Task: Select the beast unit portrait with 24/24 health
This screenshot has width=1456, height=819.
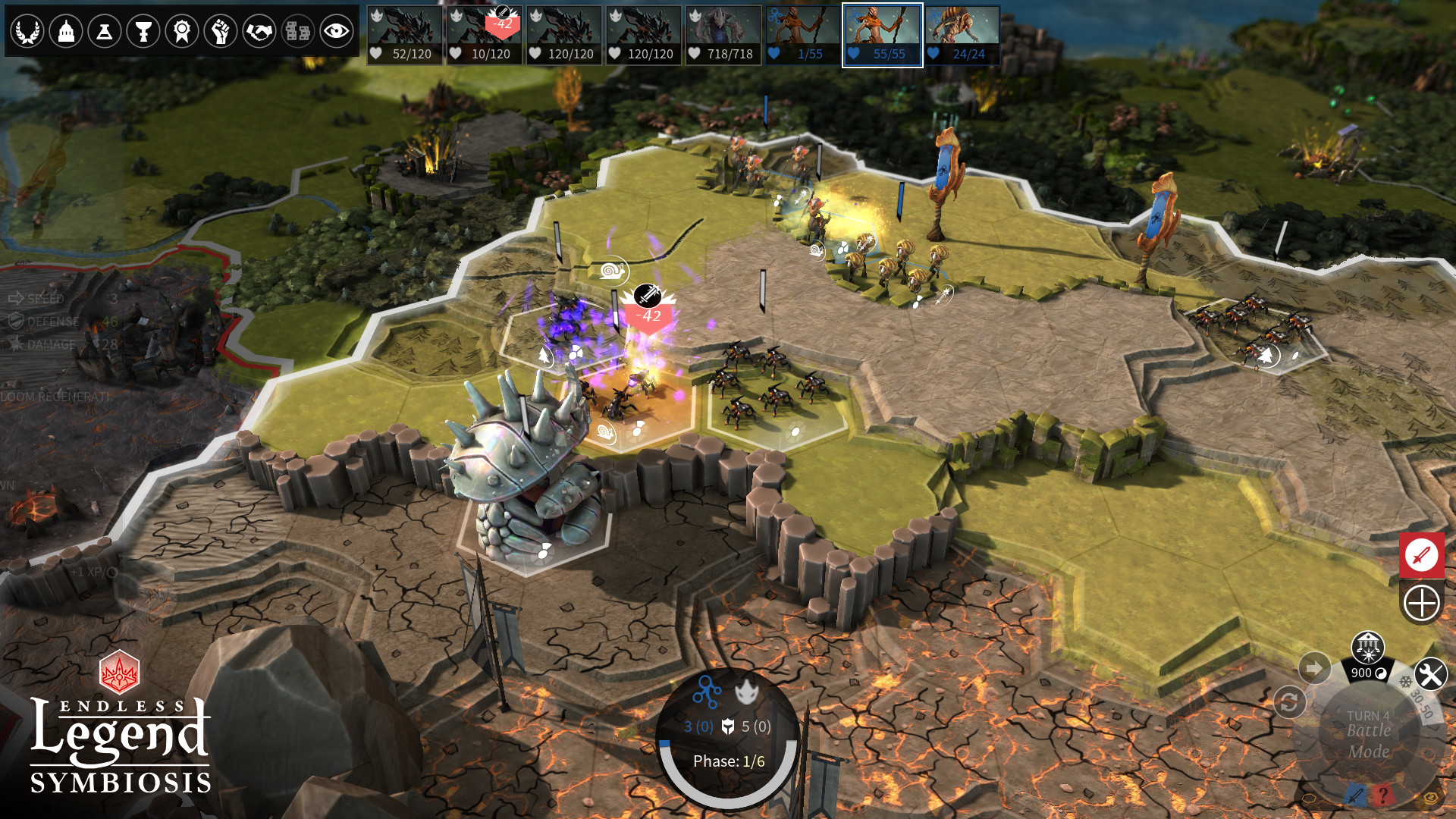Action: (962, 36)
